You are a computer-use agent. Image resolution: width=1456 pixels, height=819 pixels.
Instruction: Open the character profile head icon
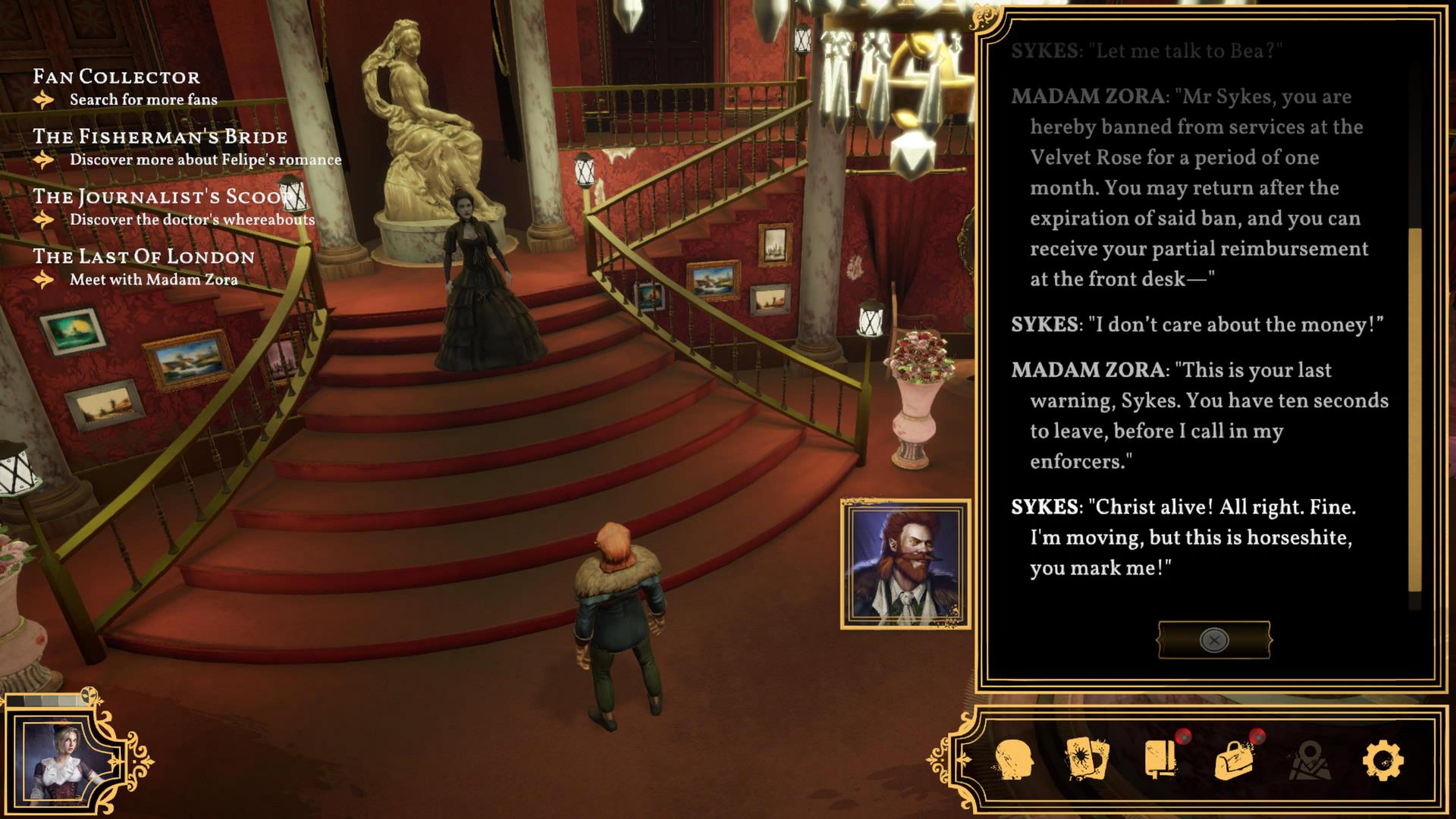point(1014,760)
